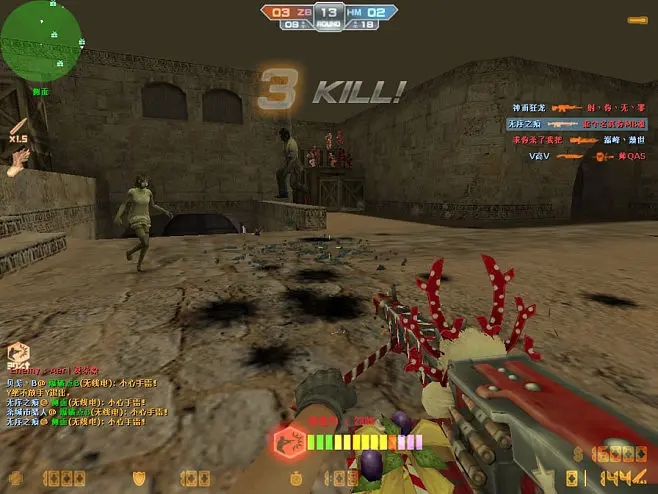658x494 pixels.
Task: Activate the red hexagon soldier skill icon
Action: point(286,441)
